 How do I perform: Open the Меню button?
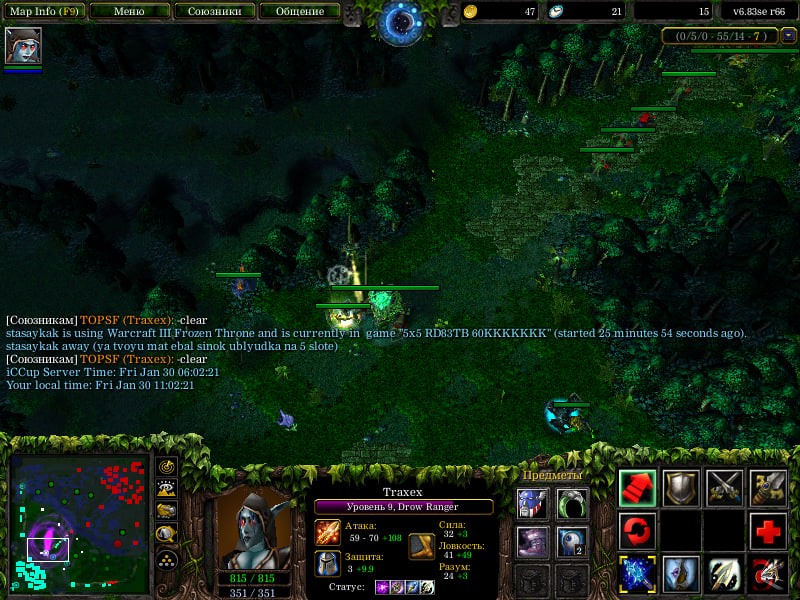click(128, 12)
